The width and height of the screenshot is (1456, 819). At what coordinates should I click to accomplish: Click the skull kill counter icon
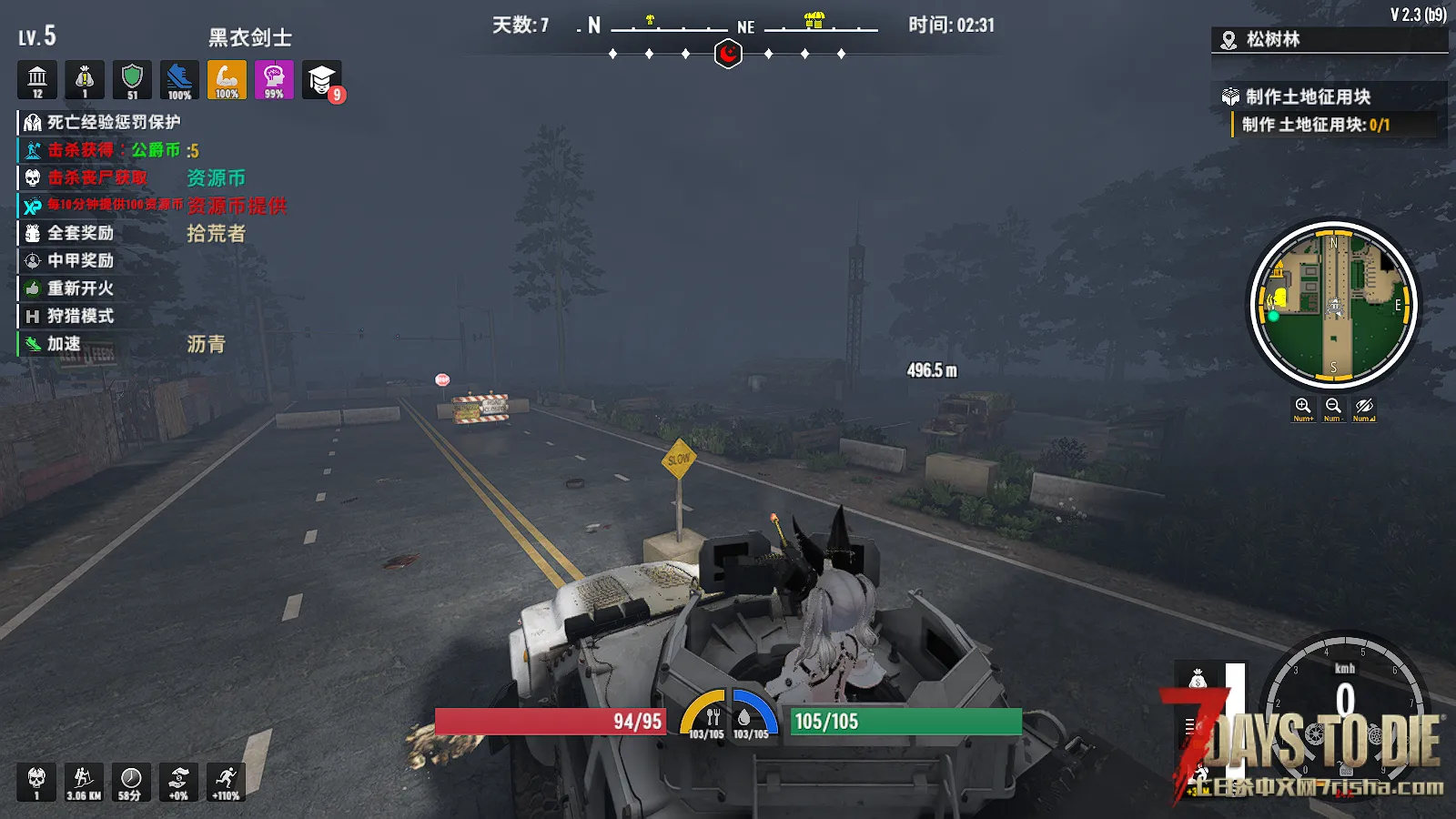pyautogui.click(x=36, y=782)
